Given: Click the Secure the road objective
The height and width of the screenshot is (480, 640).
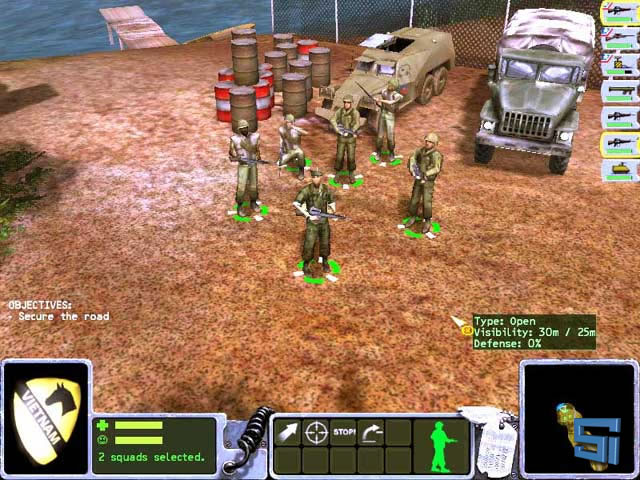Looking at the screenshot, I should coord(59,317).
